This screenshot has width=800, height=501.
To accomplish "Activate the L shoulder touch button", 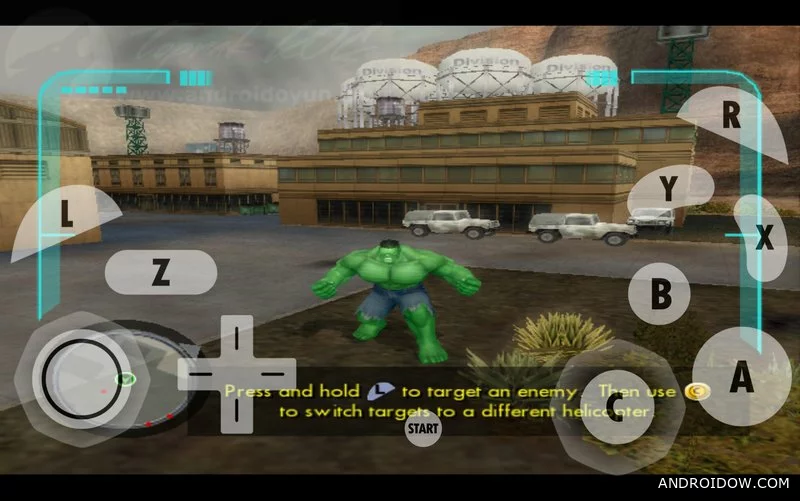I will [x=66, y=213].
